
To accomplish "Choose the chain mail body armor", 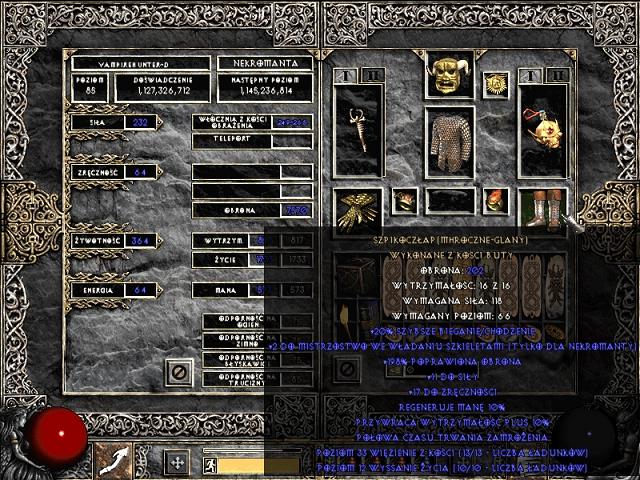I will coord(449,141).
